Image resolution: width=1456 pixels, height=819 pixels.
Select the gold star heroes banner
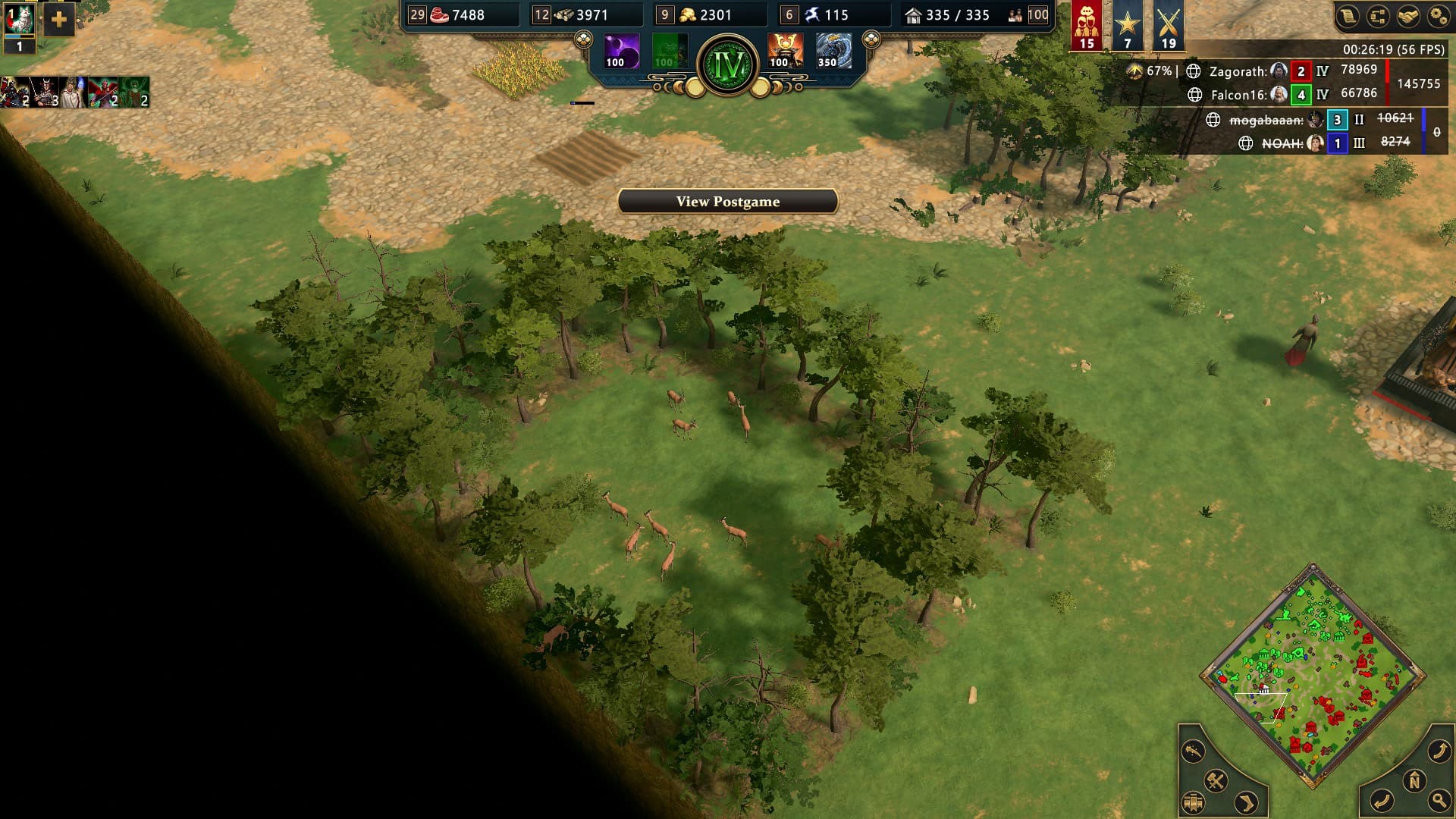[1128, 26]
